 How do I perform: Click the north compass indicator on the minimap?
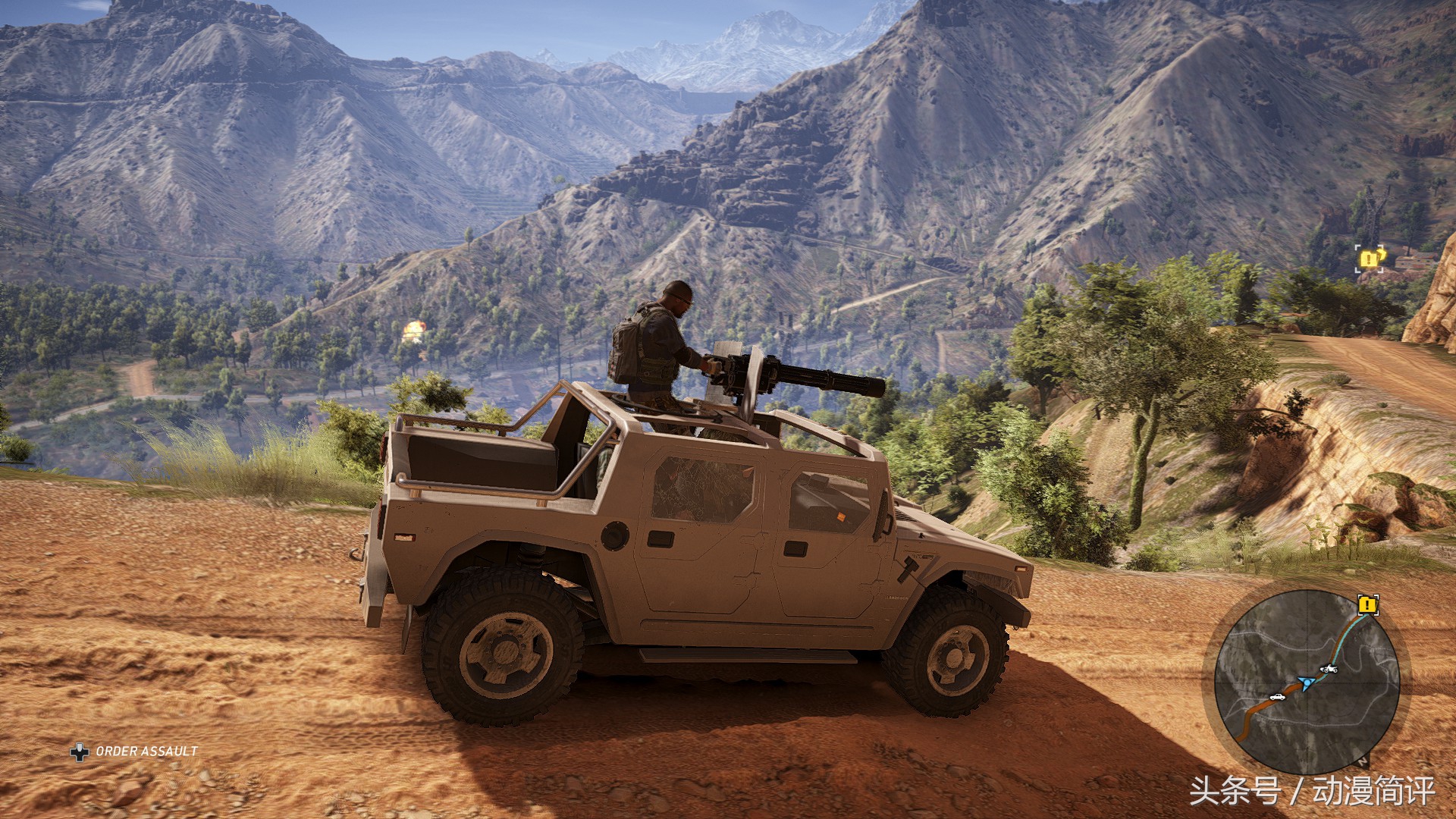pyautogui.click(x=1363, y=761)
